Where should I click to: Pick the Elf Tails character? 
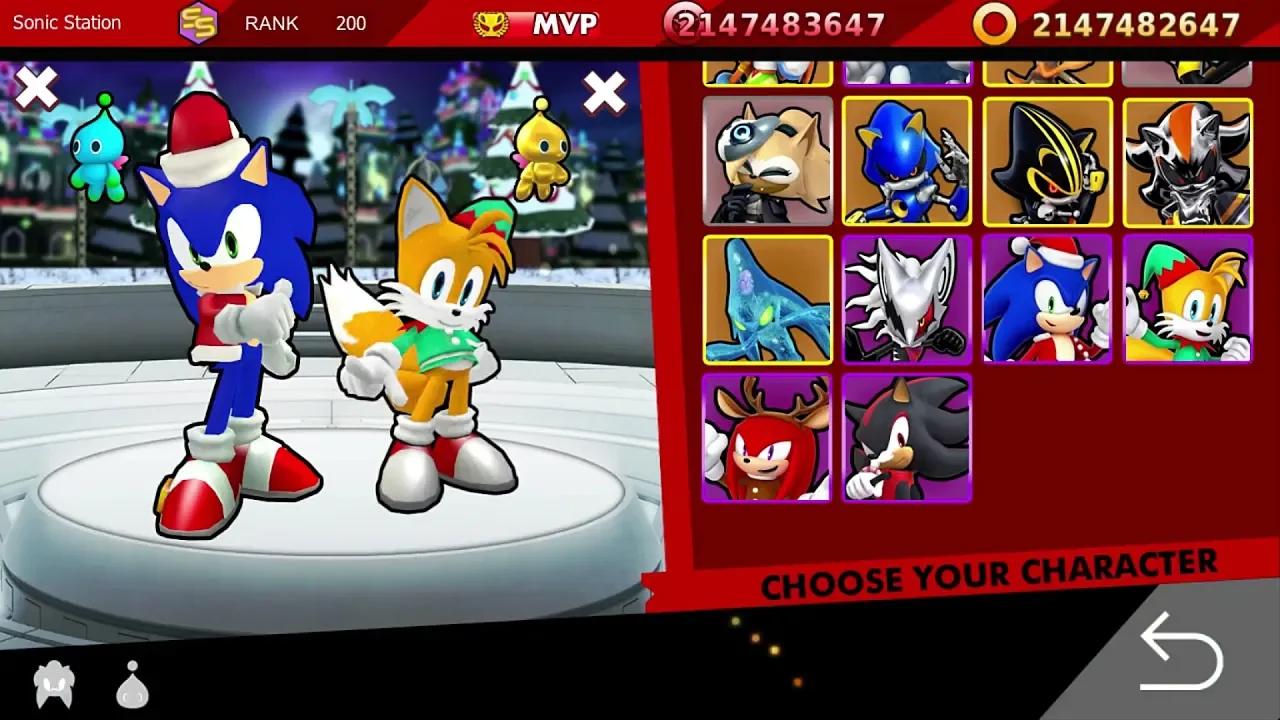(1186, 299)
